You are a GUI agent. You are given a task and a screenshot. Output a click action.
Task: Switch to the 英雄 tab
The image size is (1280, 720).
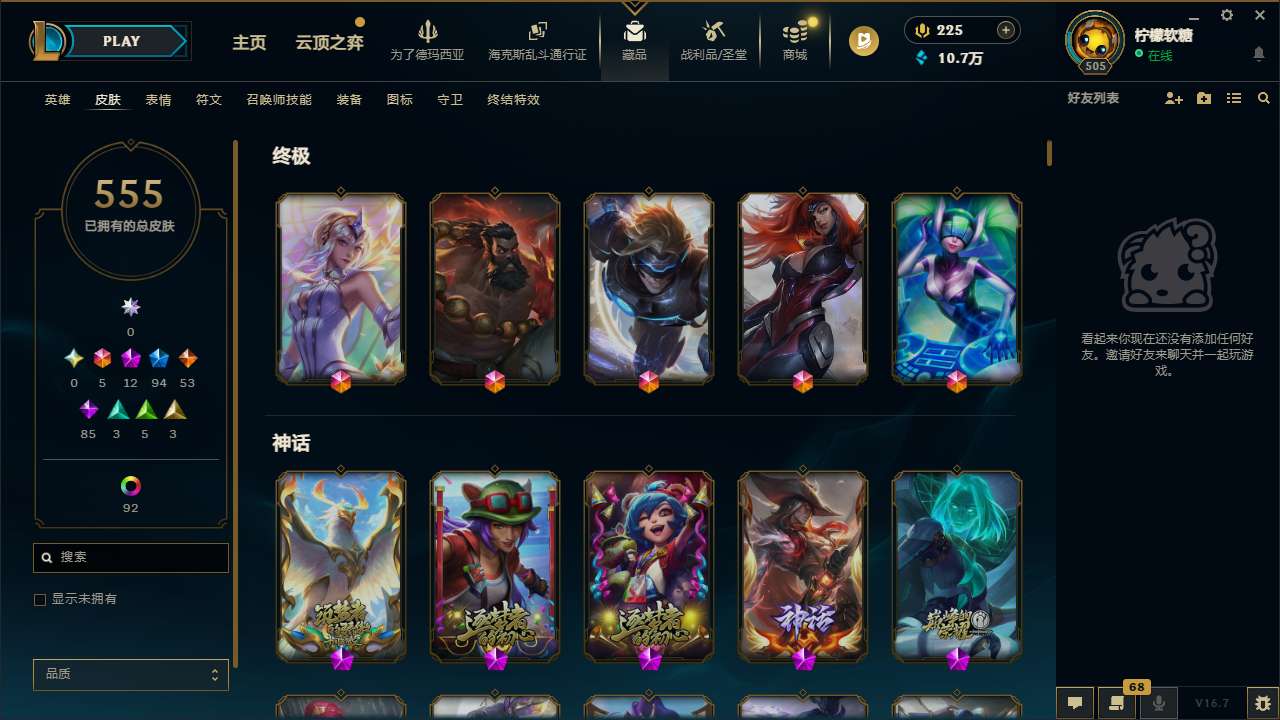pyautogui.click(x=57, y=100)
